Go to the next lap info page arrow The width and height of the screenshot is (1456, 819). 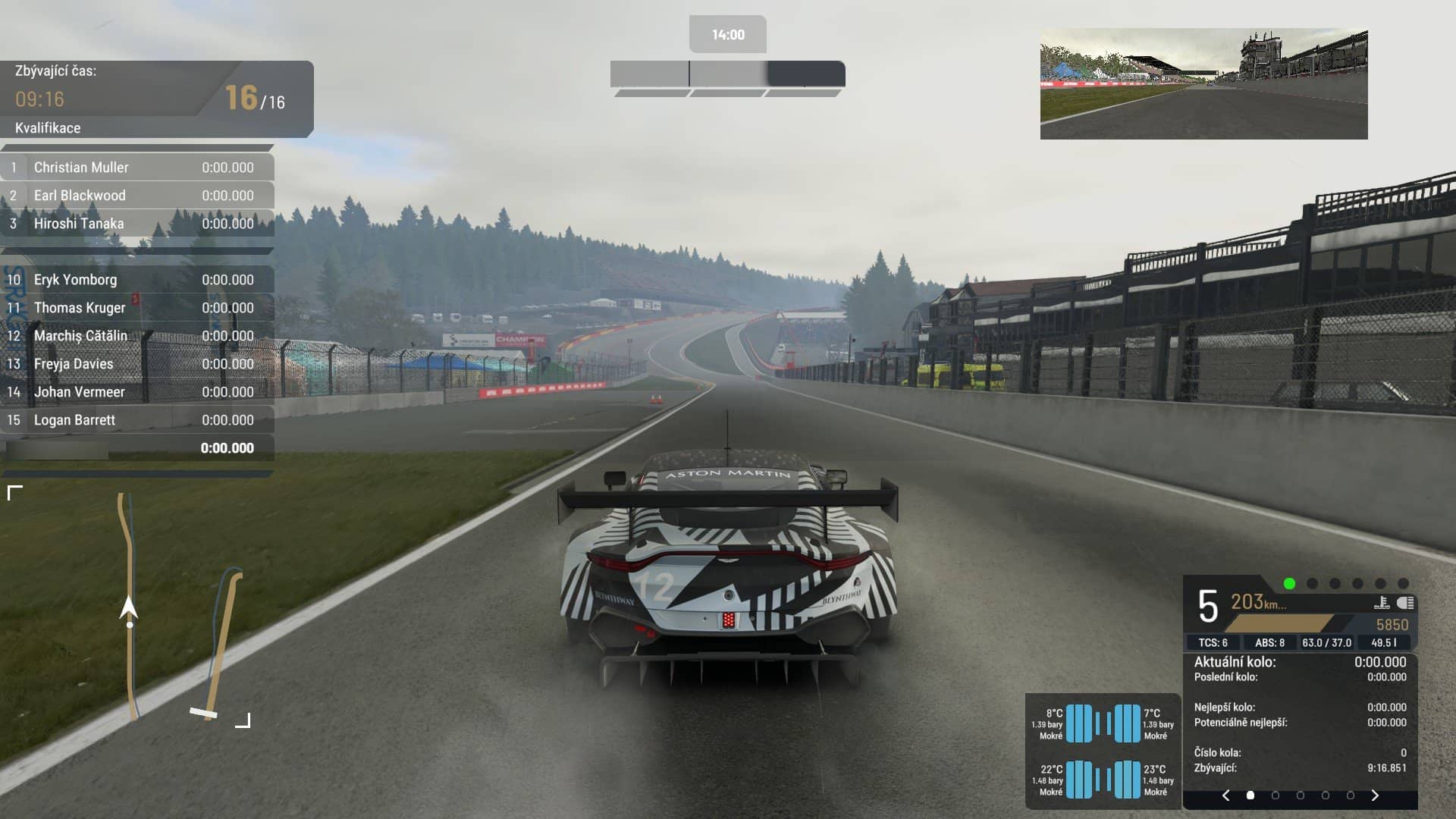(1375, 795)
